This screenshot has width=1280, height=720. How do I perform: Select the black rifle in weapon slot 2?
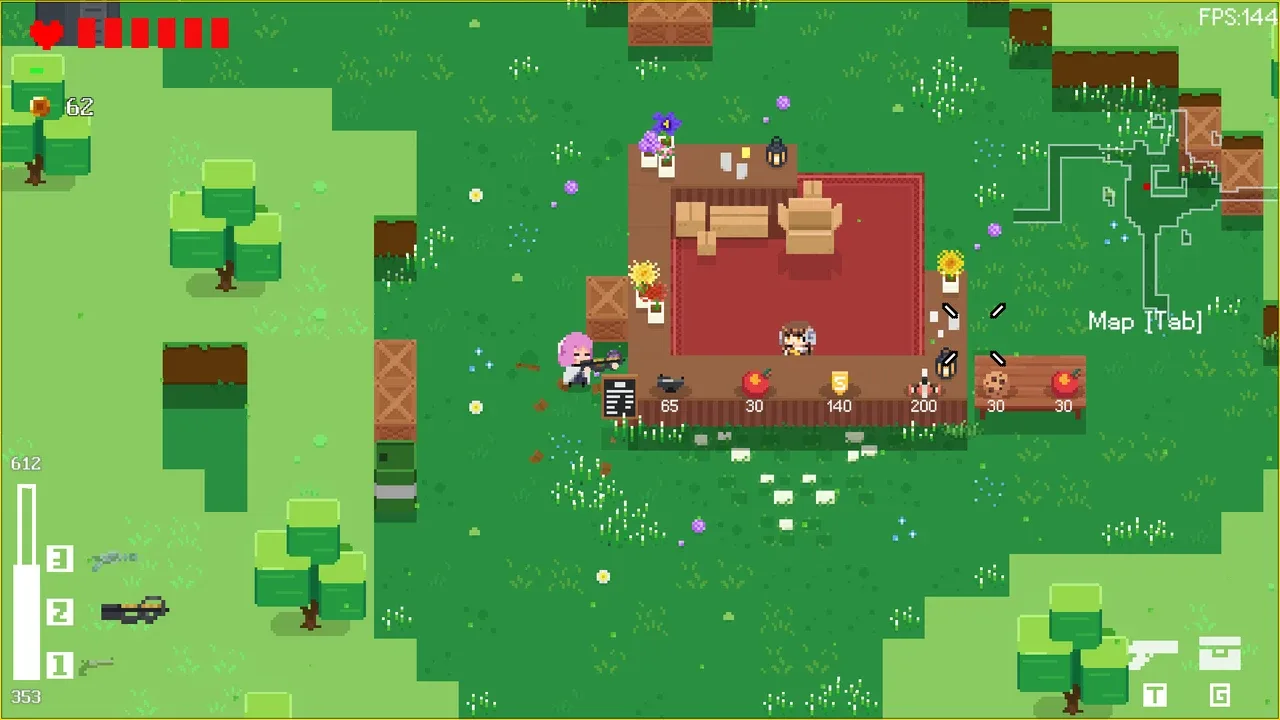click(134, 609)
